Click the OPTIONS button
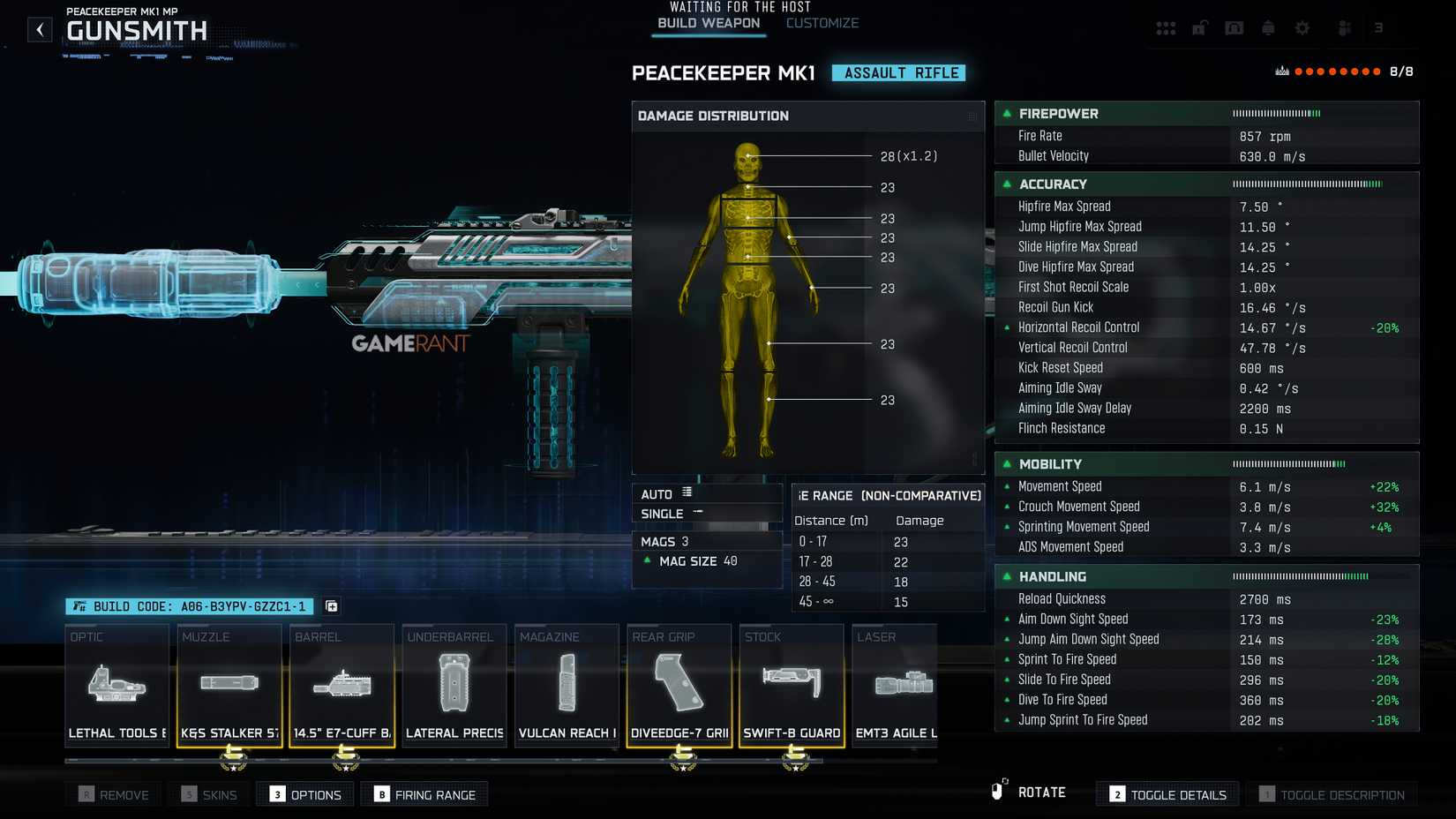Screen dimensions: 1456x819 pos(304,793)
